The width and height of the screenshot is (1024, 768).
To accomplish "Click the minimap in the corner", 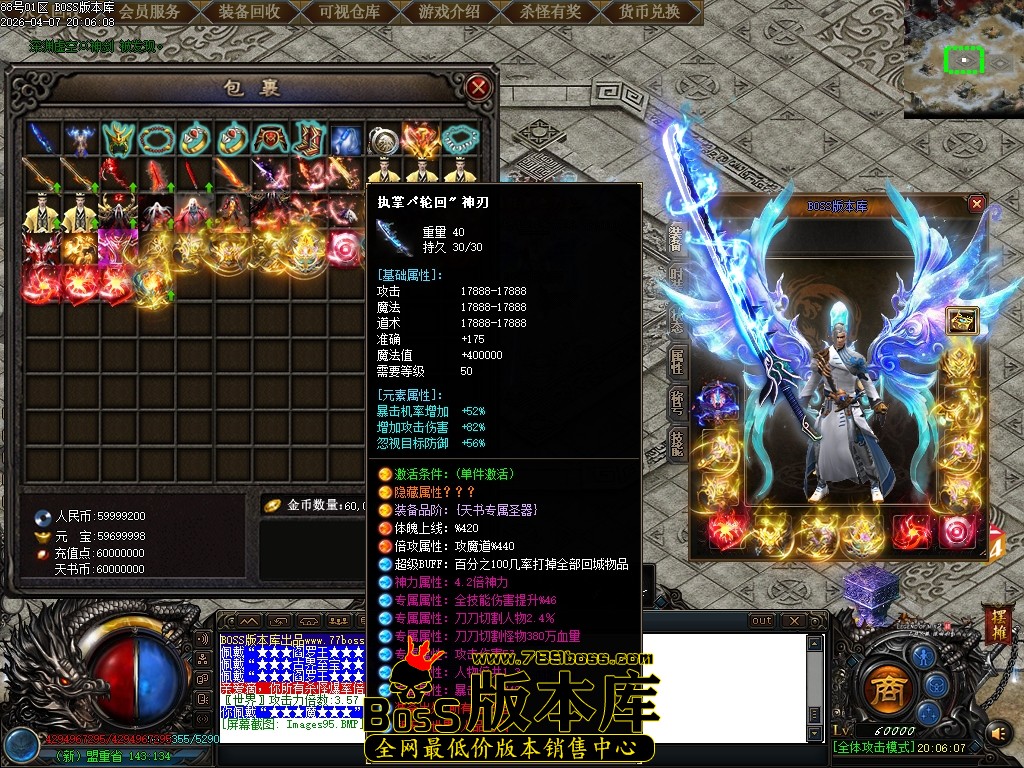I will click(963, 59).
